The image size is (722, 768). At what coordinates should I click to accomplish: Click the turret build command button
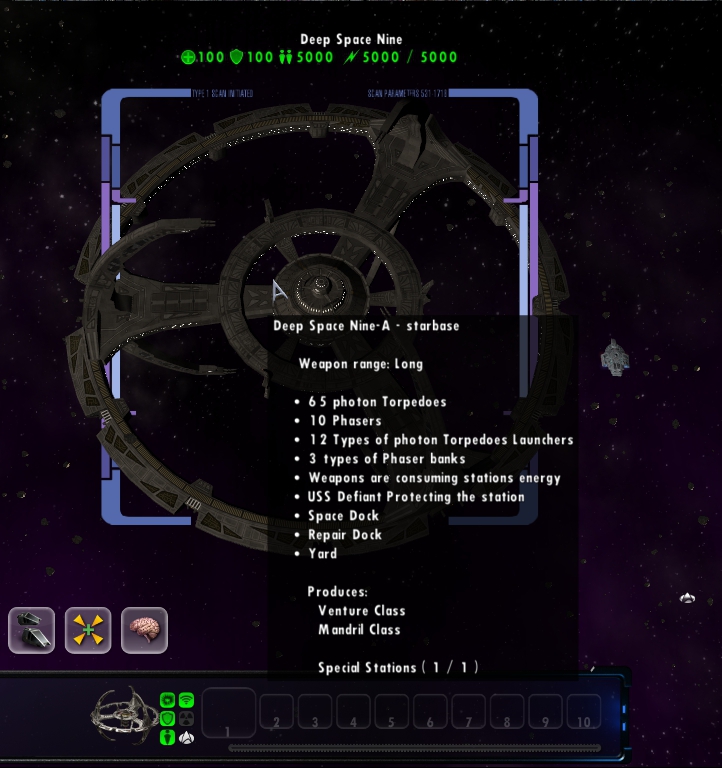point(31,630)
